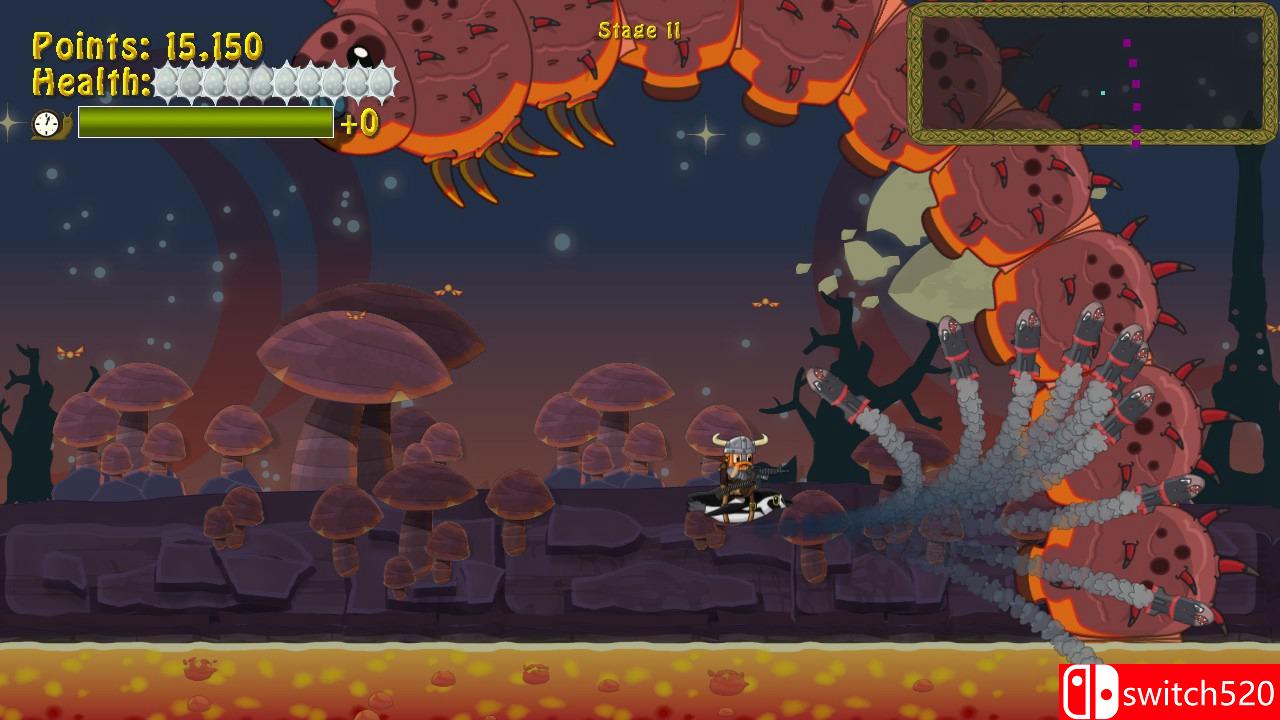The image size is (1280, 720).
Task: Toggle the fifth health egg indicator
Action: pos(262,77)
